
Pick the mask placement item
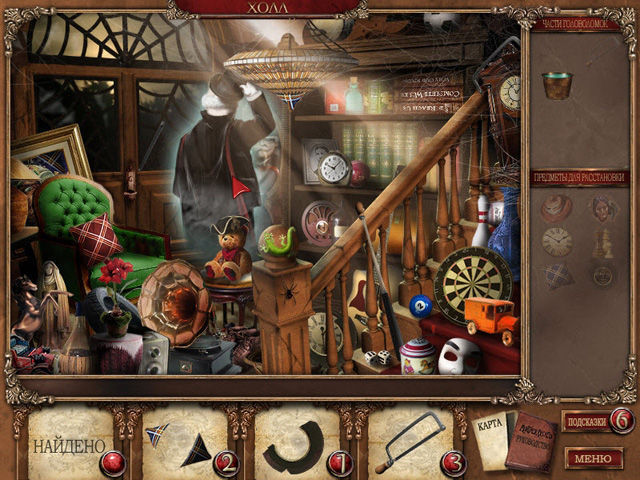click(x=604, y=206)
